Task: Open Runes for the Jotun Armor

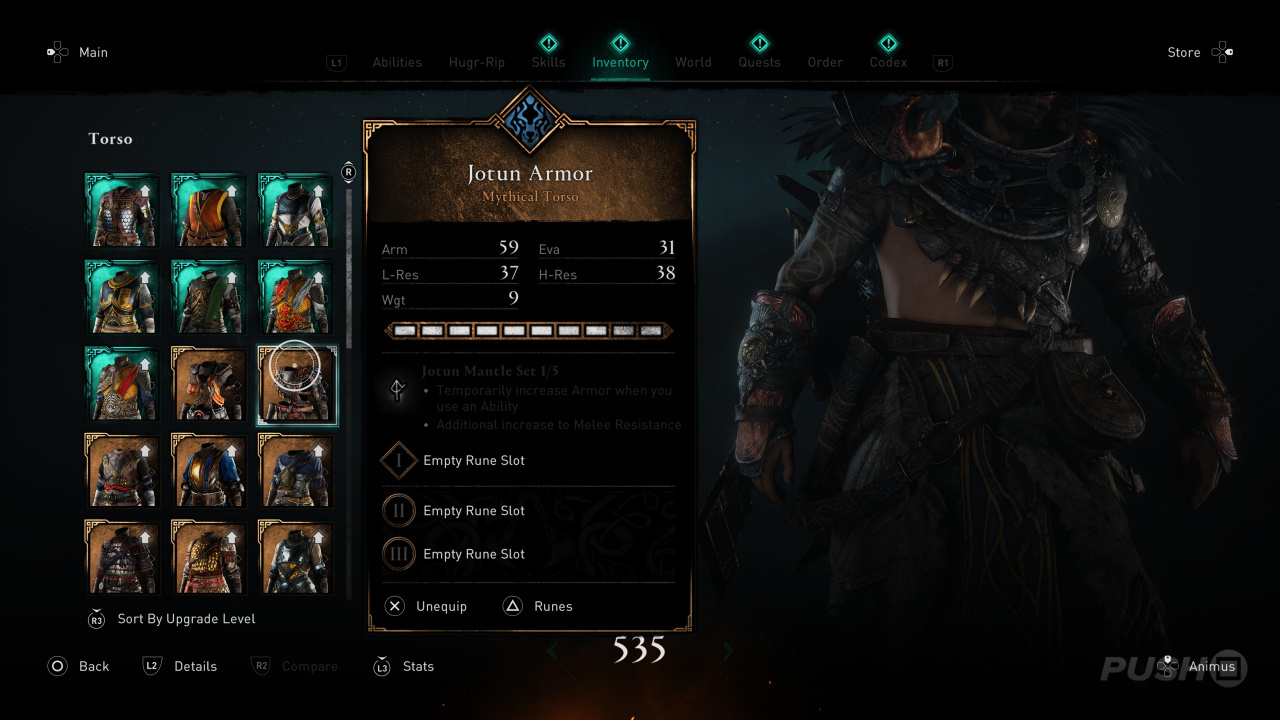Action: (540, 606)
